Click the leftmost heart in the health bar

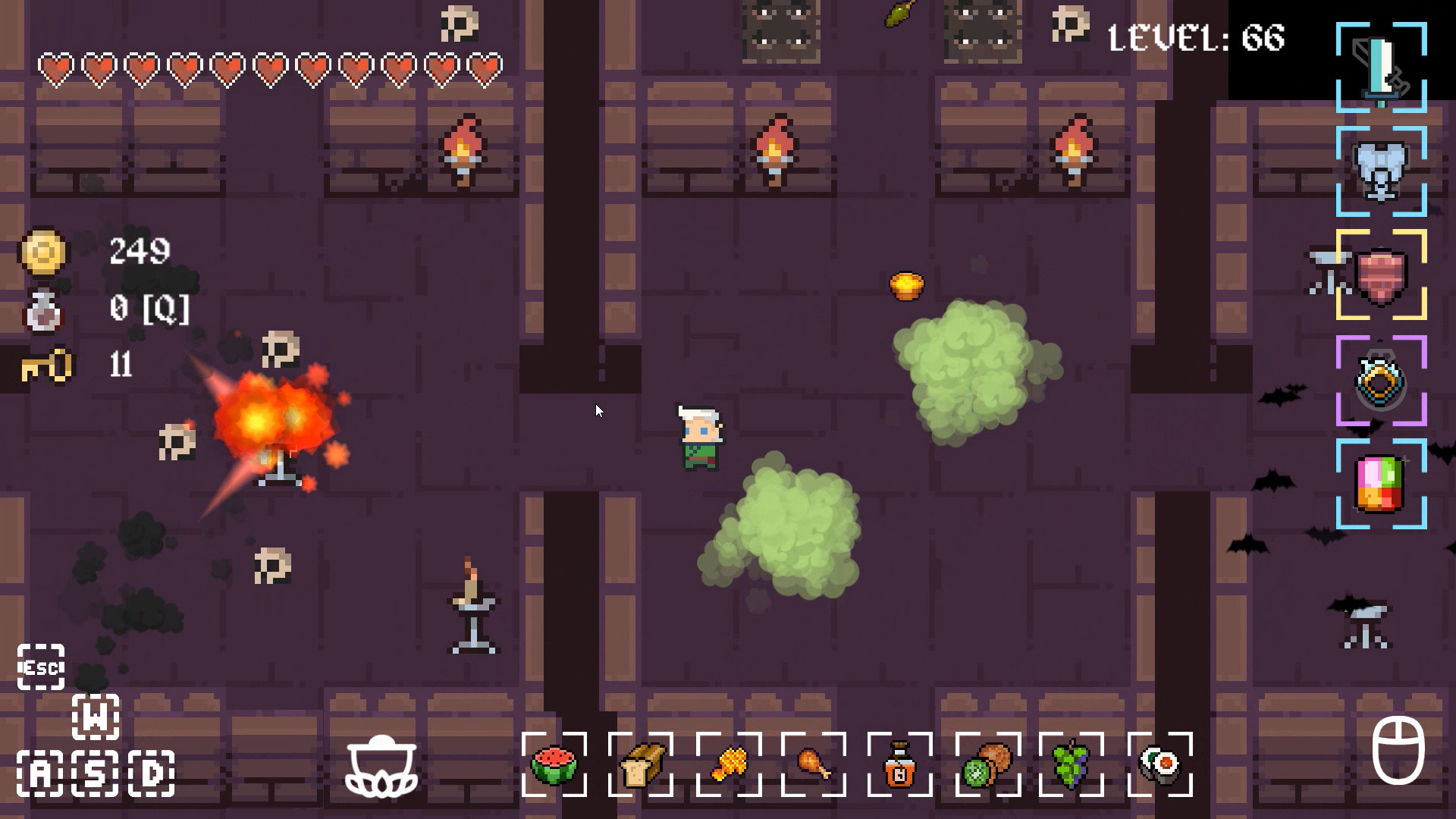(53, 68)
